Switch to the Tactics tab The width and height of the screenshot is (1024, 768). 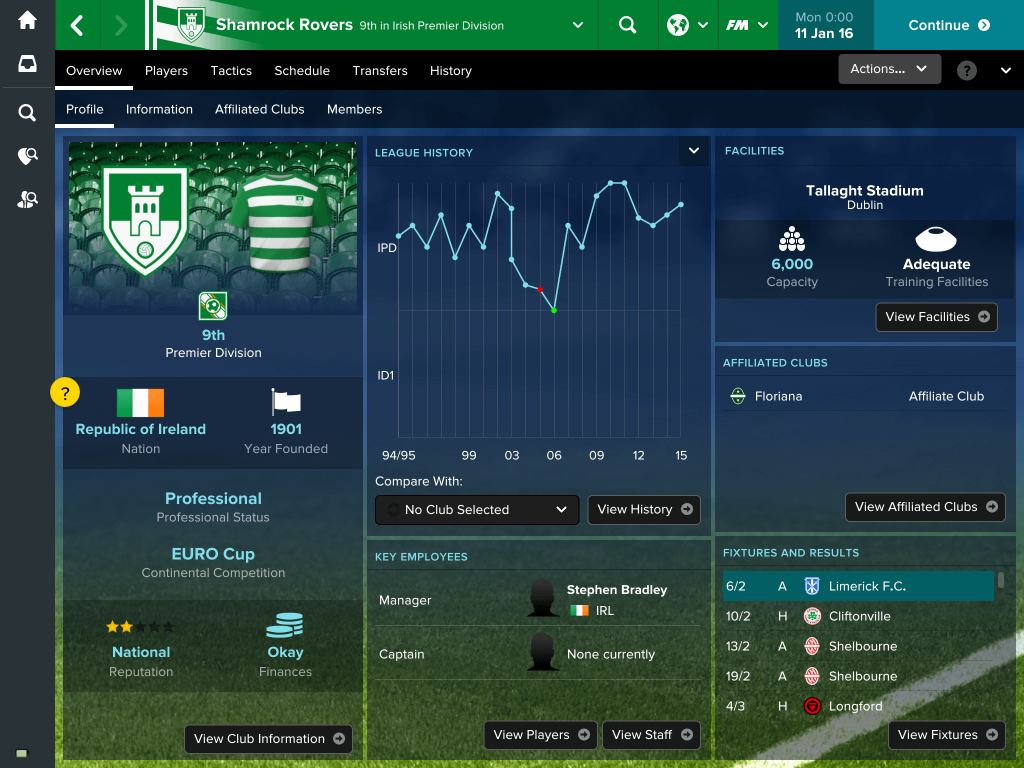point(231,71)
